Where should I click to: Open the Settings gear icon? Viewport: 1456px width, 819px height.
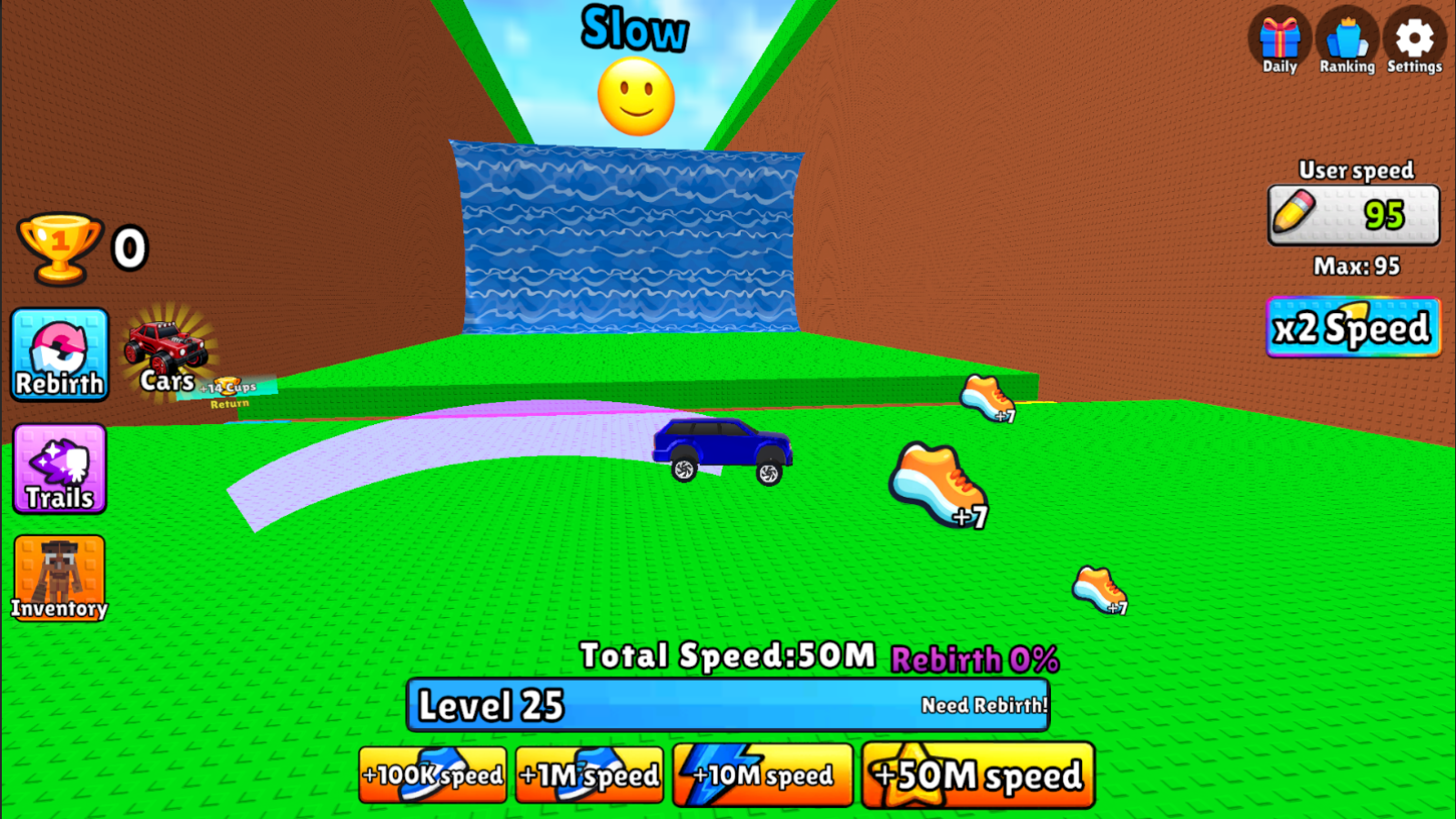point(1413,38)
